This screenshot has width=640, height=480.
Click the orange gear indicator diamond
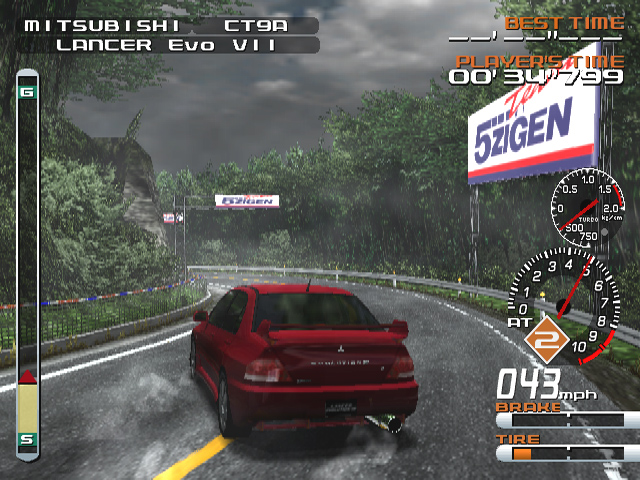point(548,341)
